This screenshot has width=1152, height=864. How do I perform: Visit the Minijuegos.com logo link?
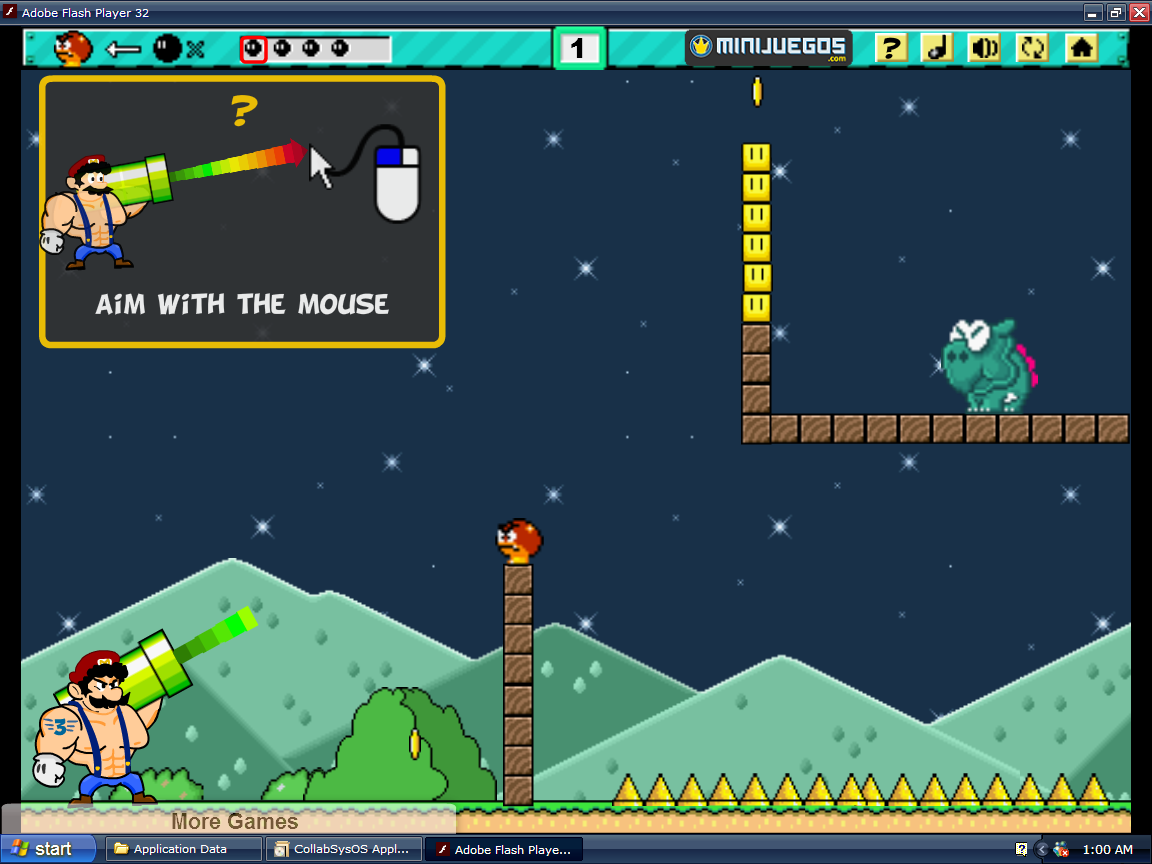point(768,47)
